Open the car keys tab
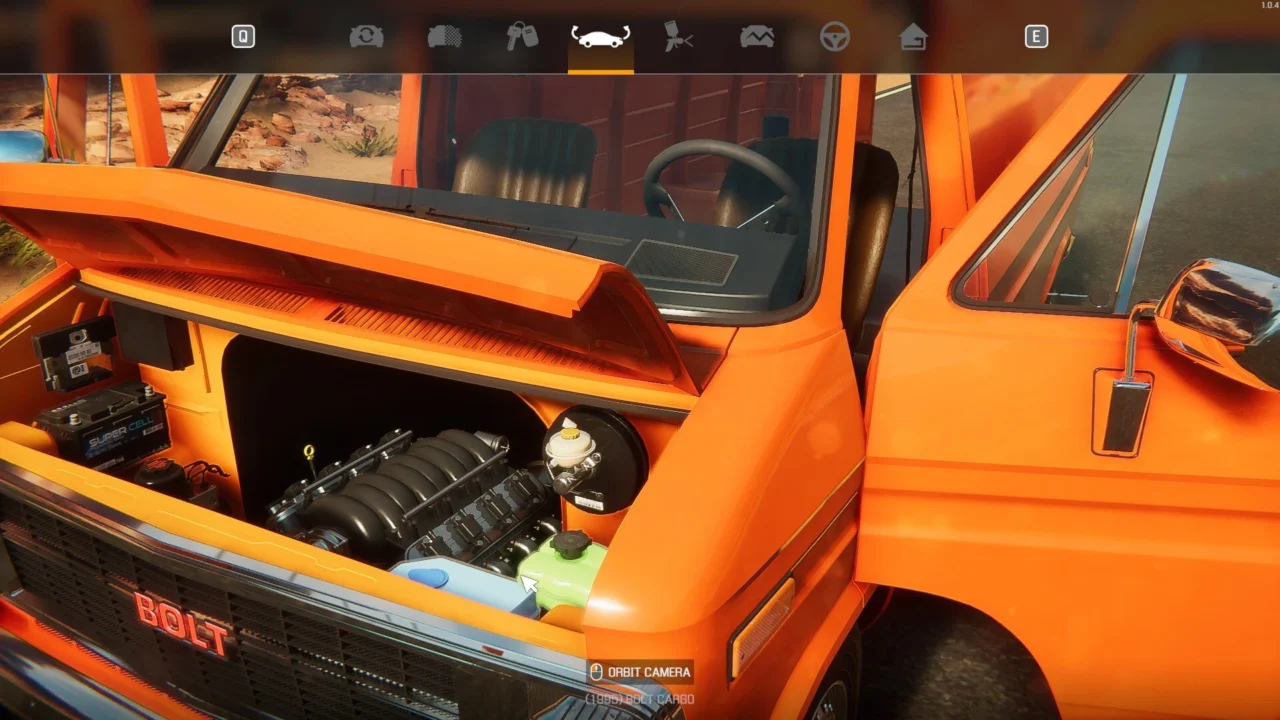The height and width of the screenshot is (720, 1280). click(522, 37)
